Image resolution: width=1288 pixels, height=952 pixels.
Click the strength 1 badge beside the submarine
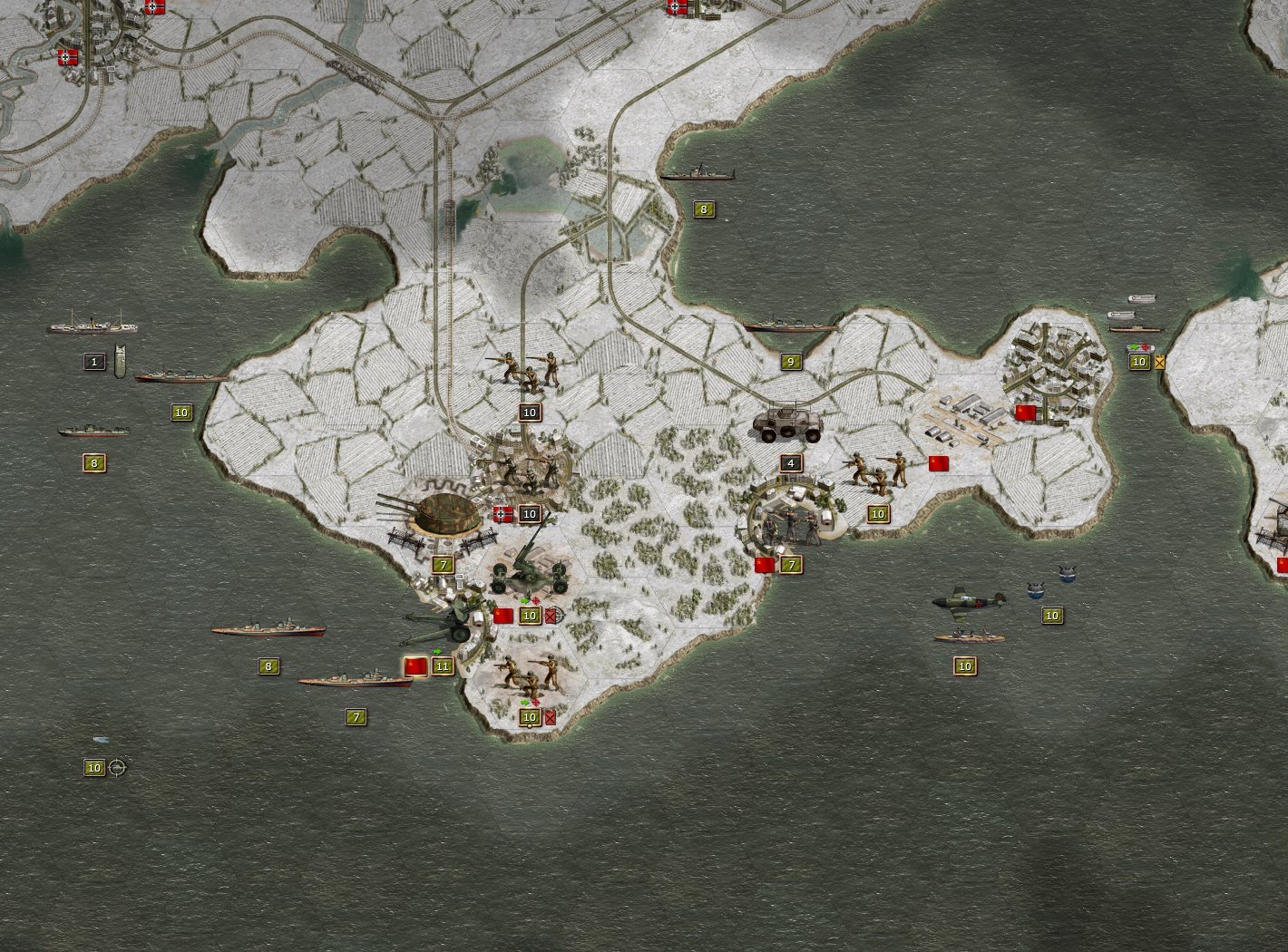tap(93, 361)
